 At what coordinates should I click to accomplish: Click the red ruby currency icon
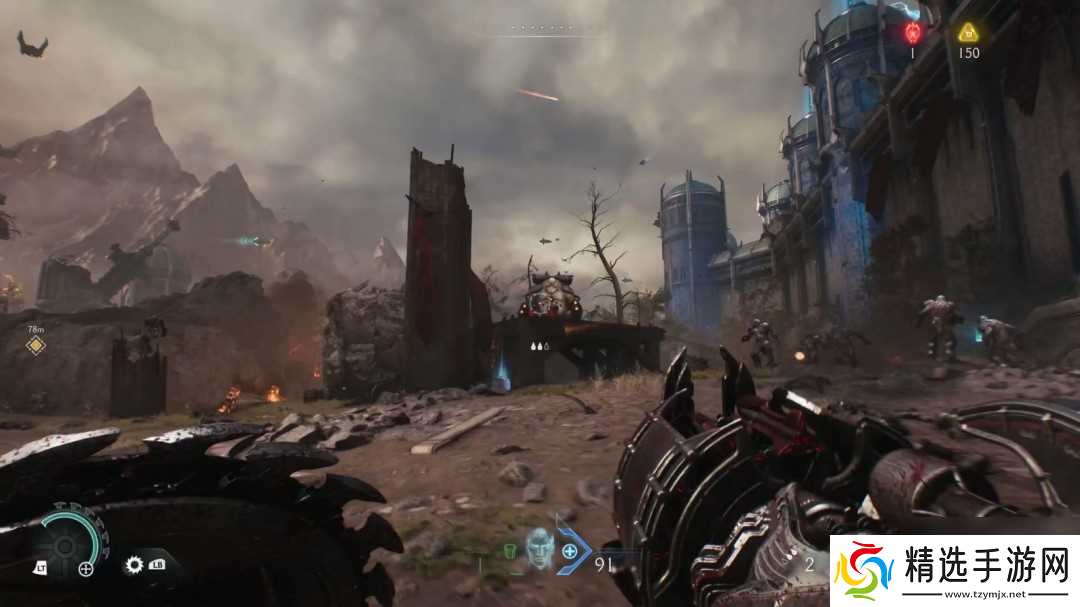(911, 32)
